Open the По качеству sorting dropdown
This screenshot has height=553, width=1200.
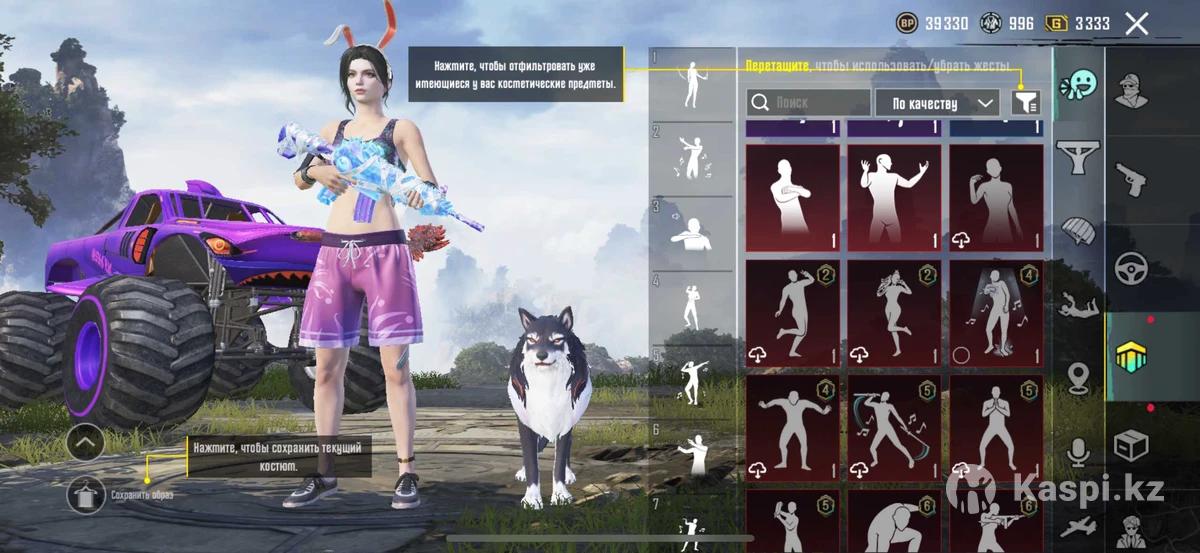pyautogui.click(x=936, y=103)
